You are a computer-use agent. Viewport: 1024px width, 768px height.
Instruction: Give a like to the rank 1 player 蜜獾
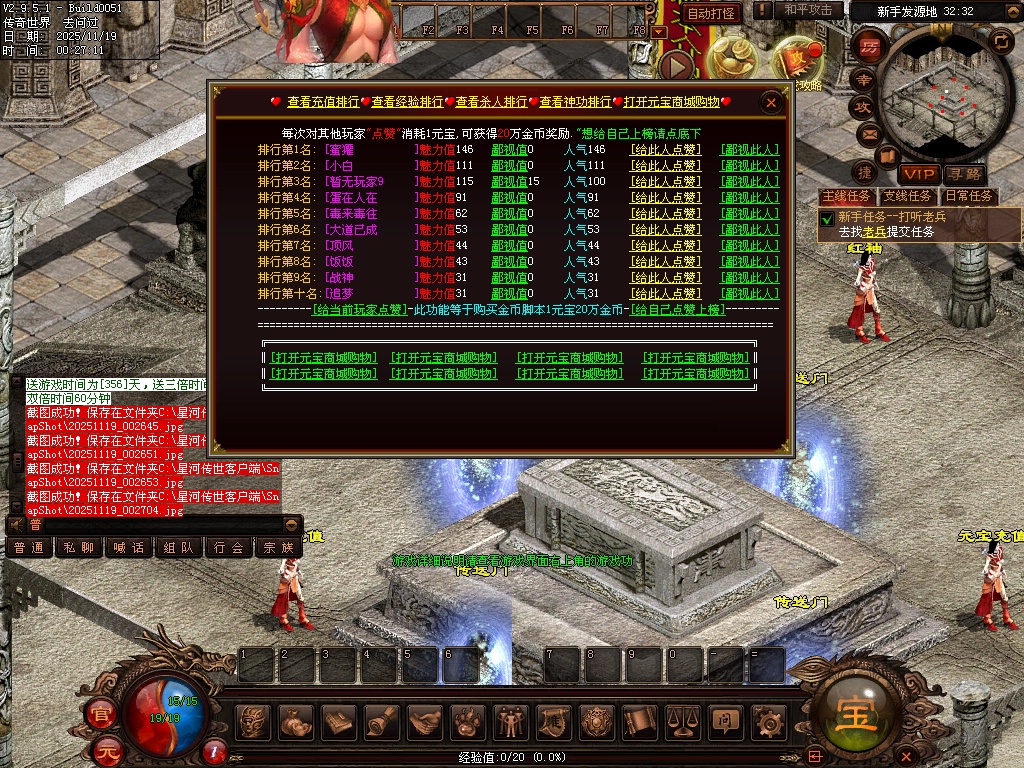click(x=665, y=150)
